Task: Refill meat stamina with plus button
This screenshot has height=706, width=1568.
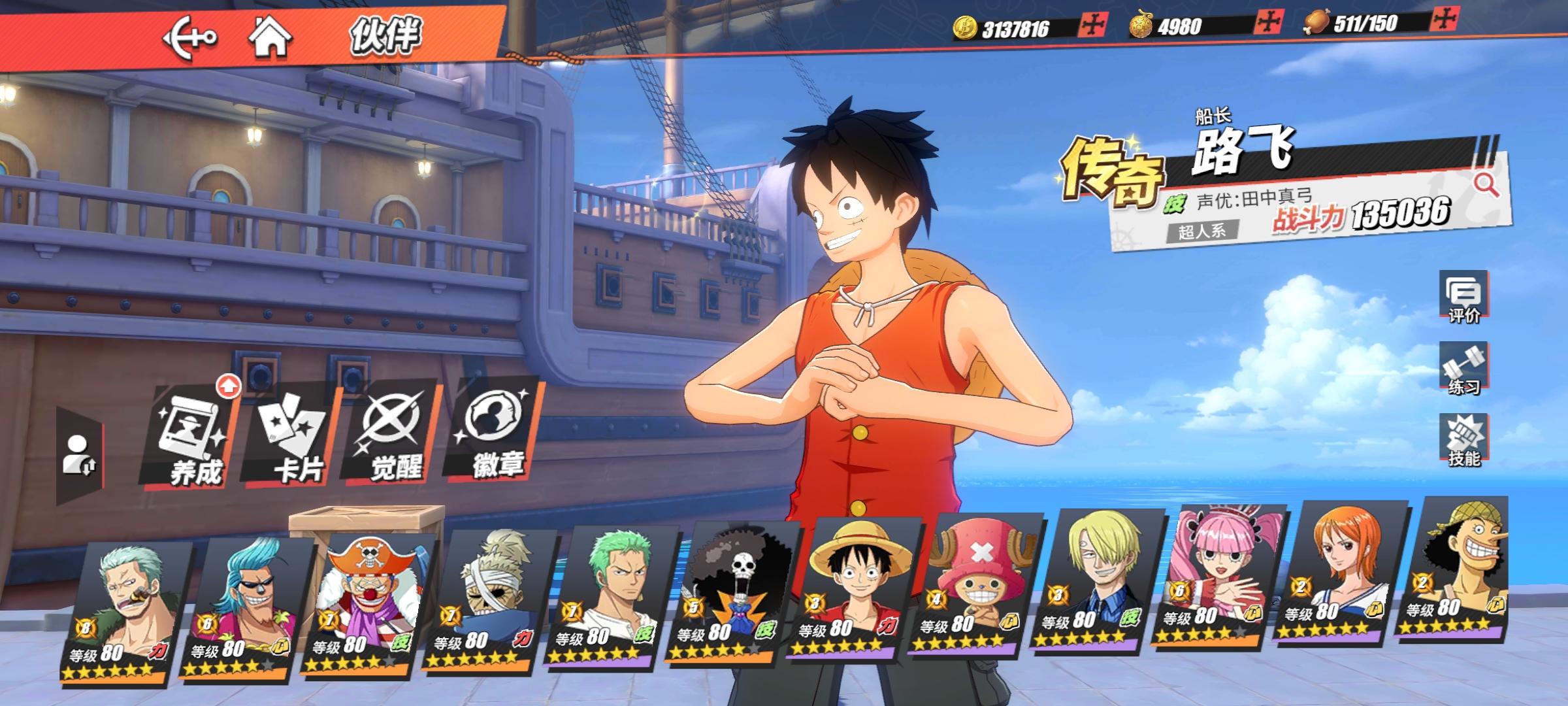Action: (1443, 20)
